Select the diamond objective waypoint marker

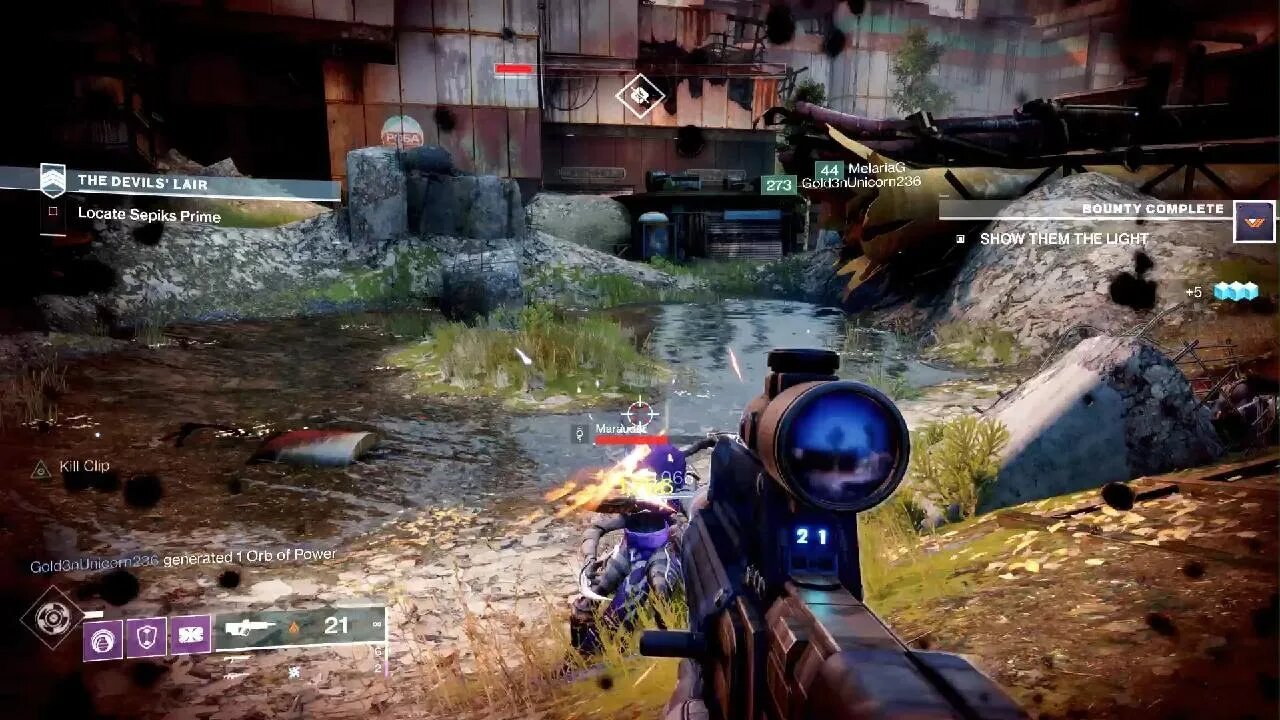coord(639,96)
